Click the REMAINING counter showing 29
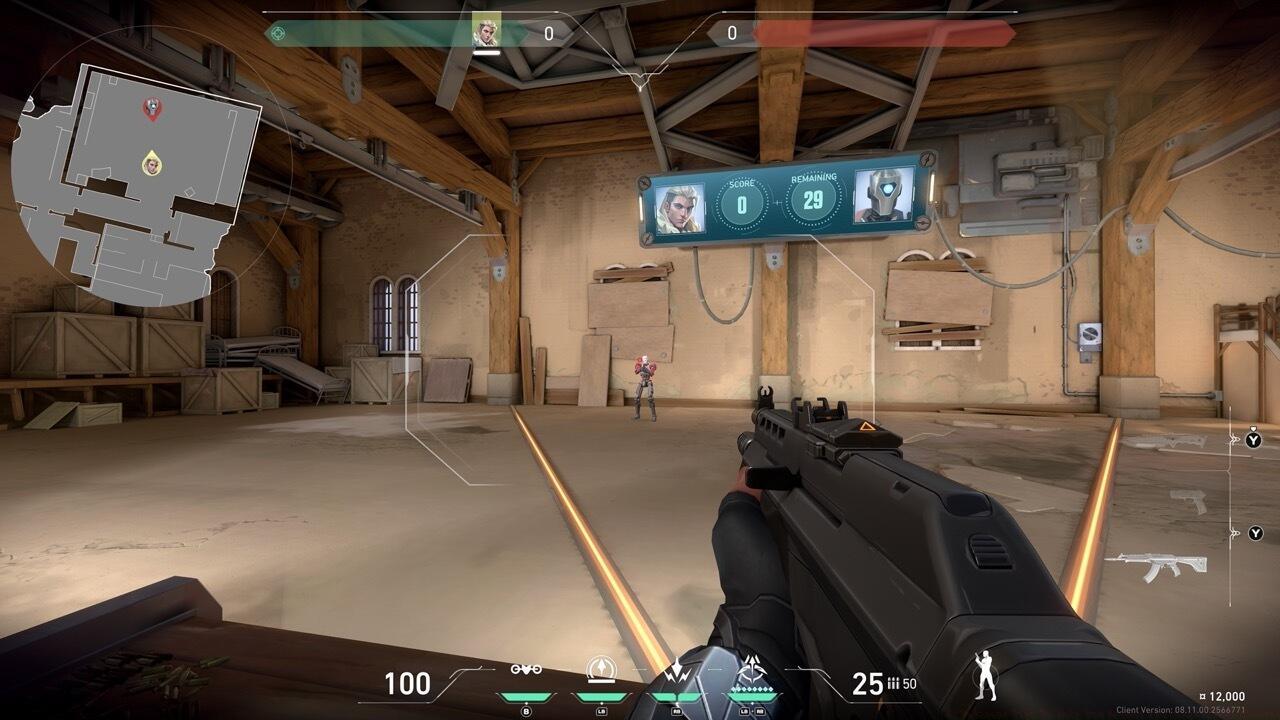Screen dimensions: 1280x720 [815, 201]
